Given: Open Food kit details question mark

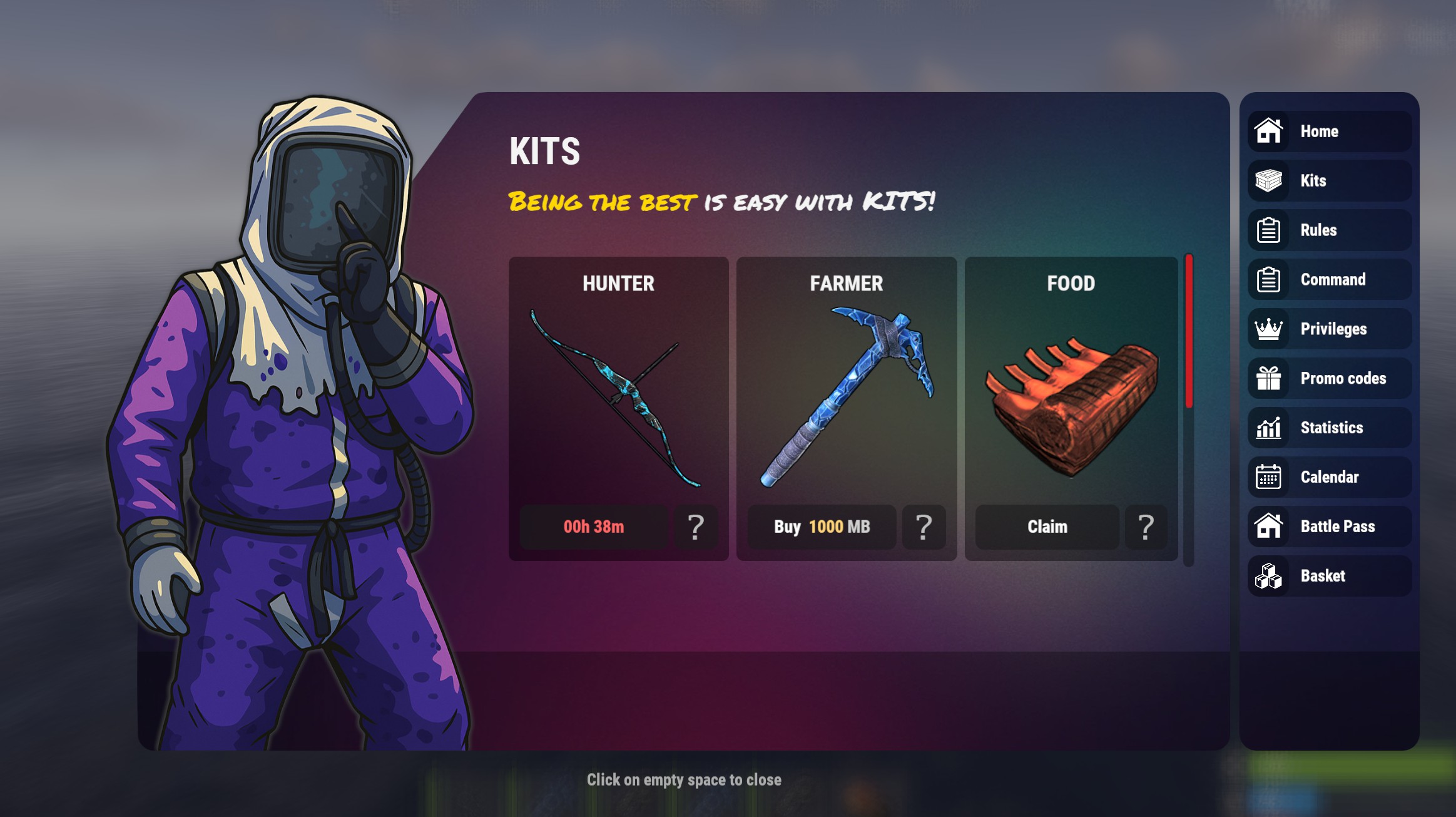Looking at the screenshot, I should (x=1146, y=527).
